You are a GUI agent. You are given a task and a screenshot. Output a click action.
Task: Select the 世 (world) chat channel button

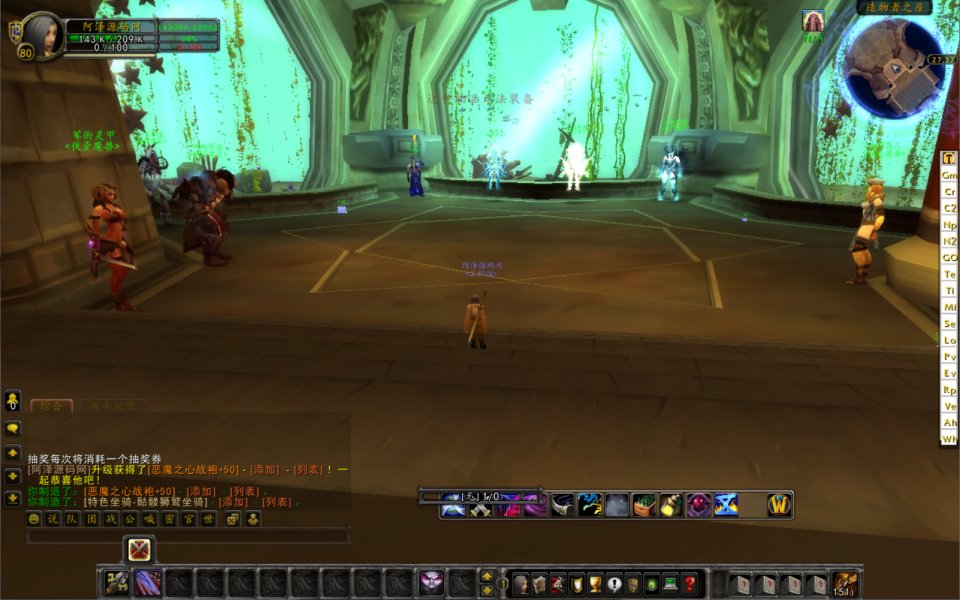[x=208, y=519]
